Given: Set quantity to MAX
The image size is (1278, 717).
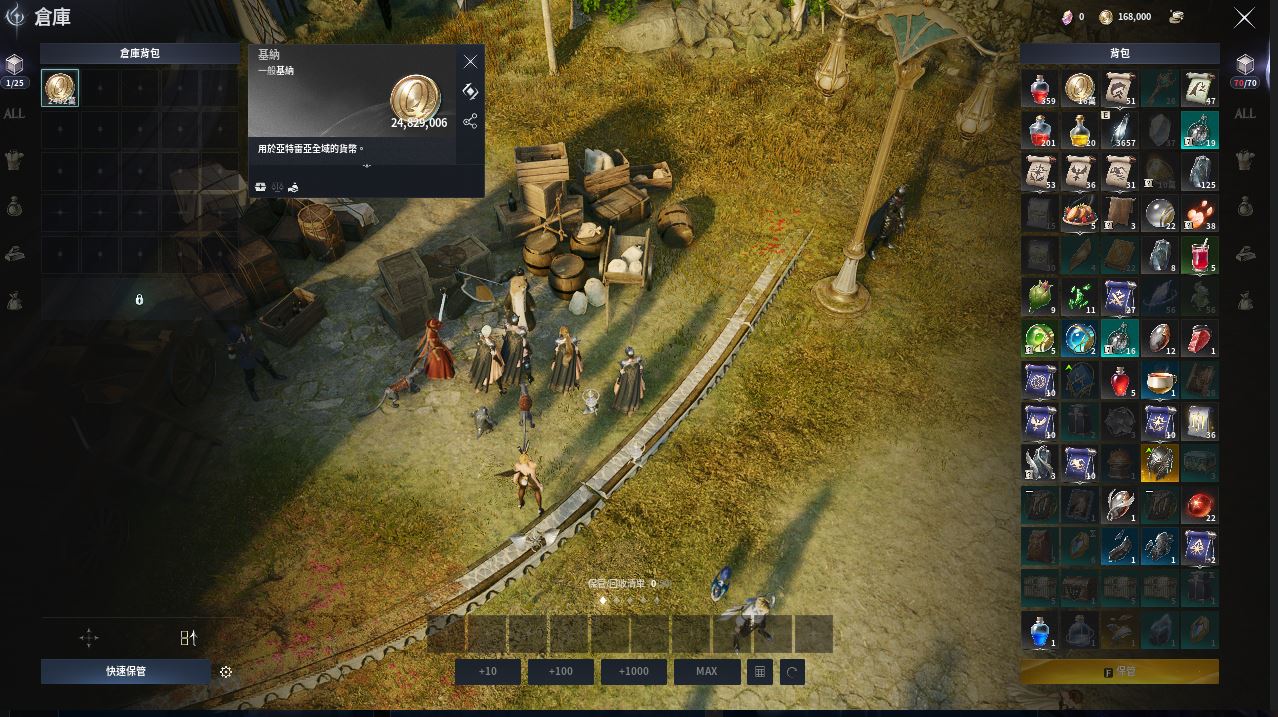Looking at the screenshot, I should (707, 671).
